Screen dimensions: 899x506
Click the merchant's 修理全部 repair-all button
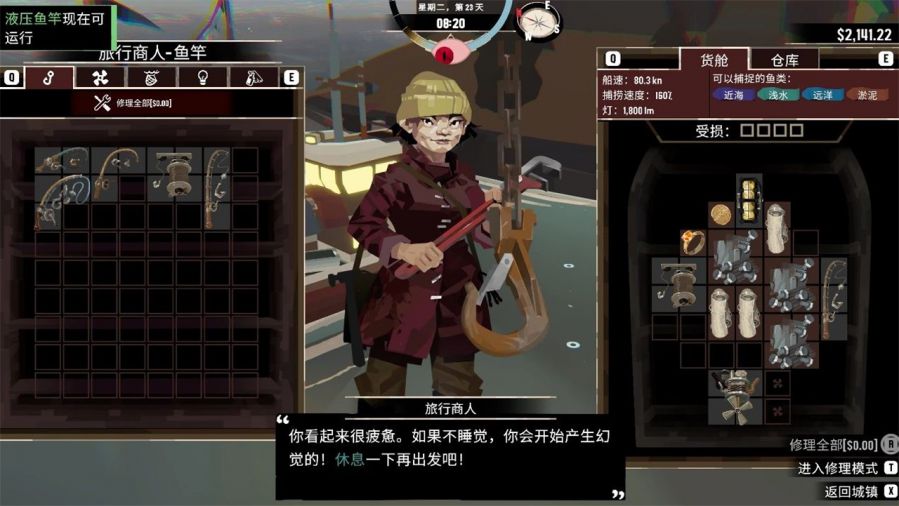point(133,102)
